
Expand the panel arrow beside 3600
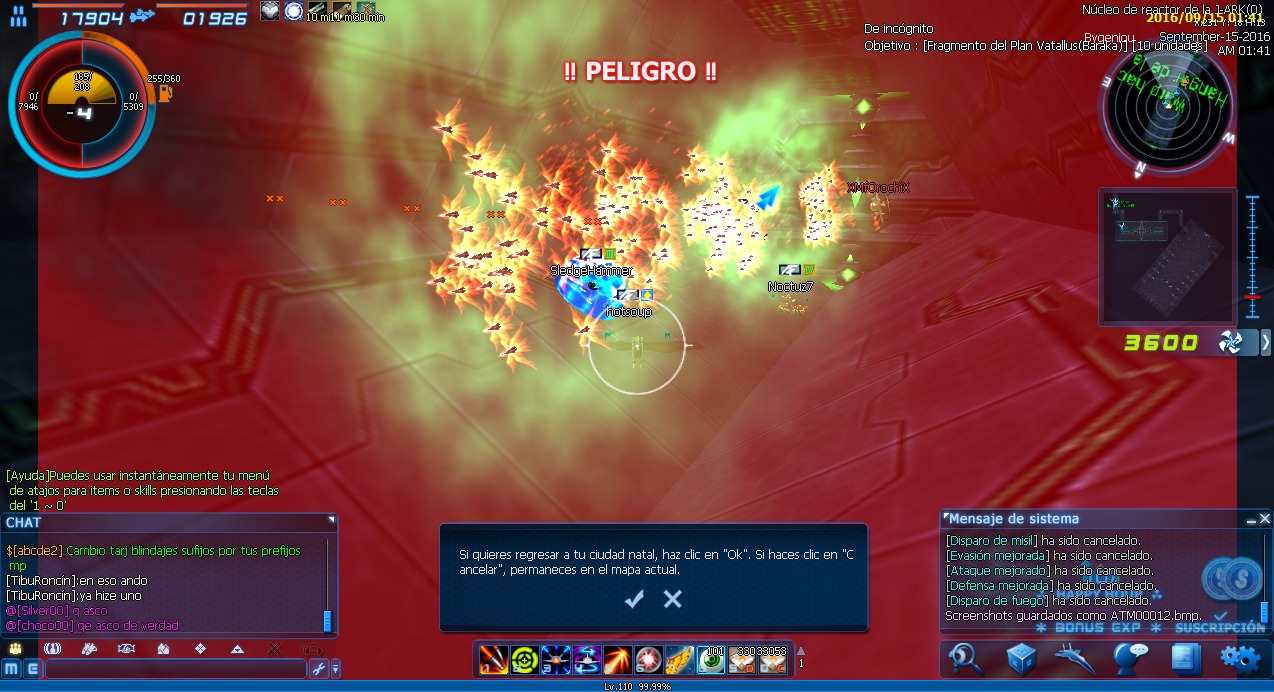(x=1265, y=343)
